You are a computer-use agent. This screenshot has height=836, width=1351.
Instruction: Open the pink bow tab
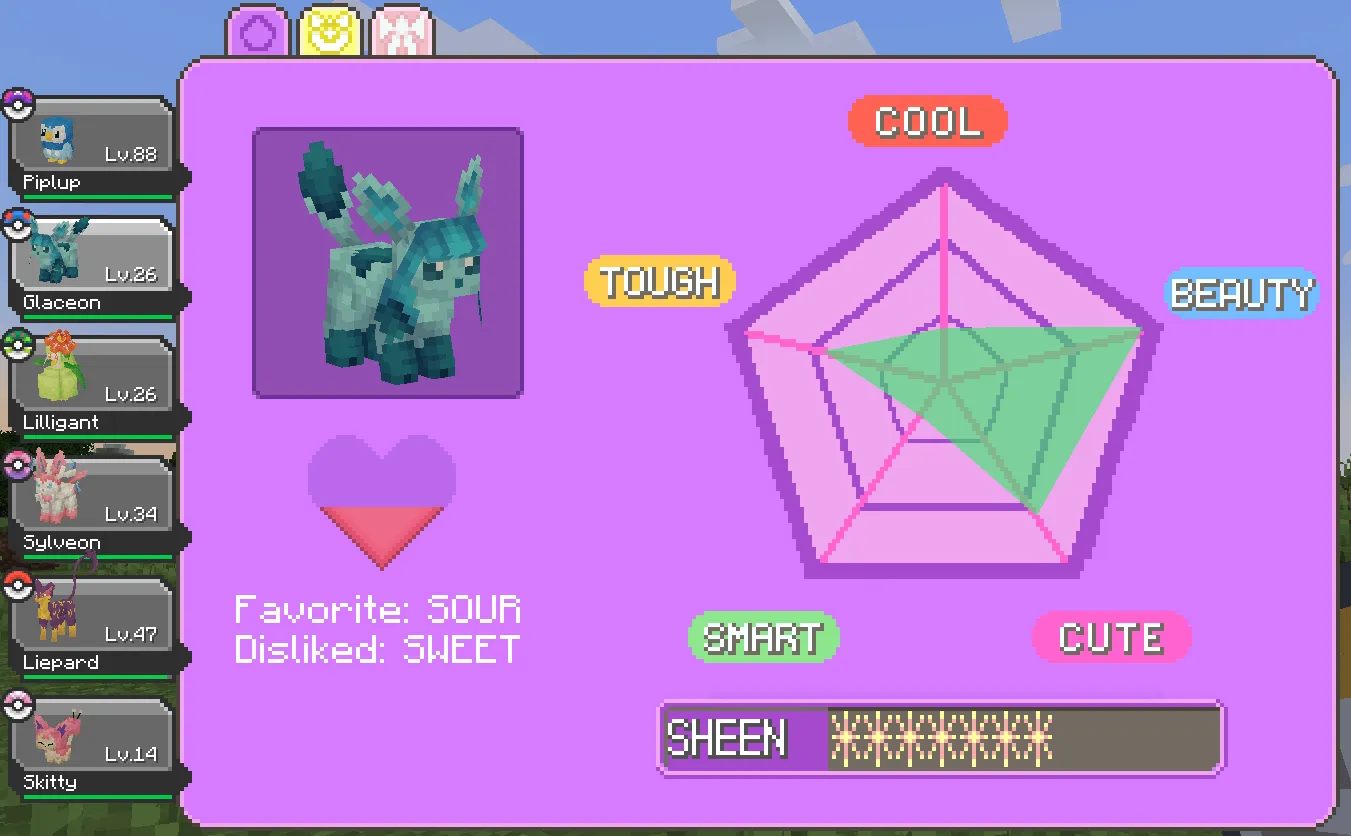(x=403, y=30)
